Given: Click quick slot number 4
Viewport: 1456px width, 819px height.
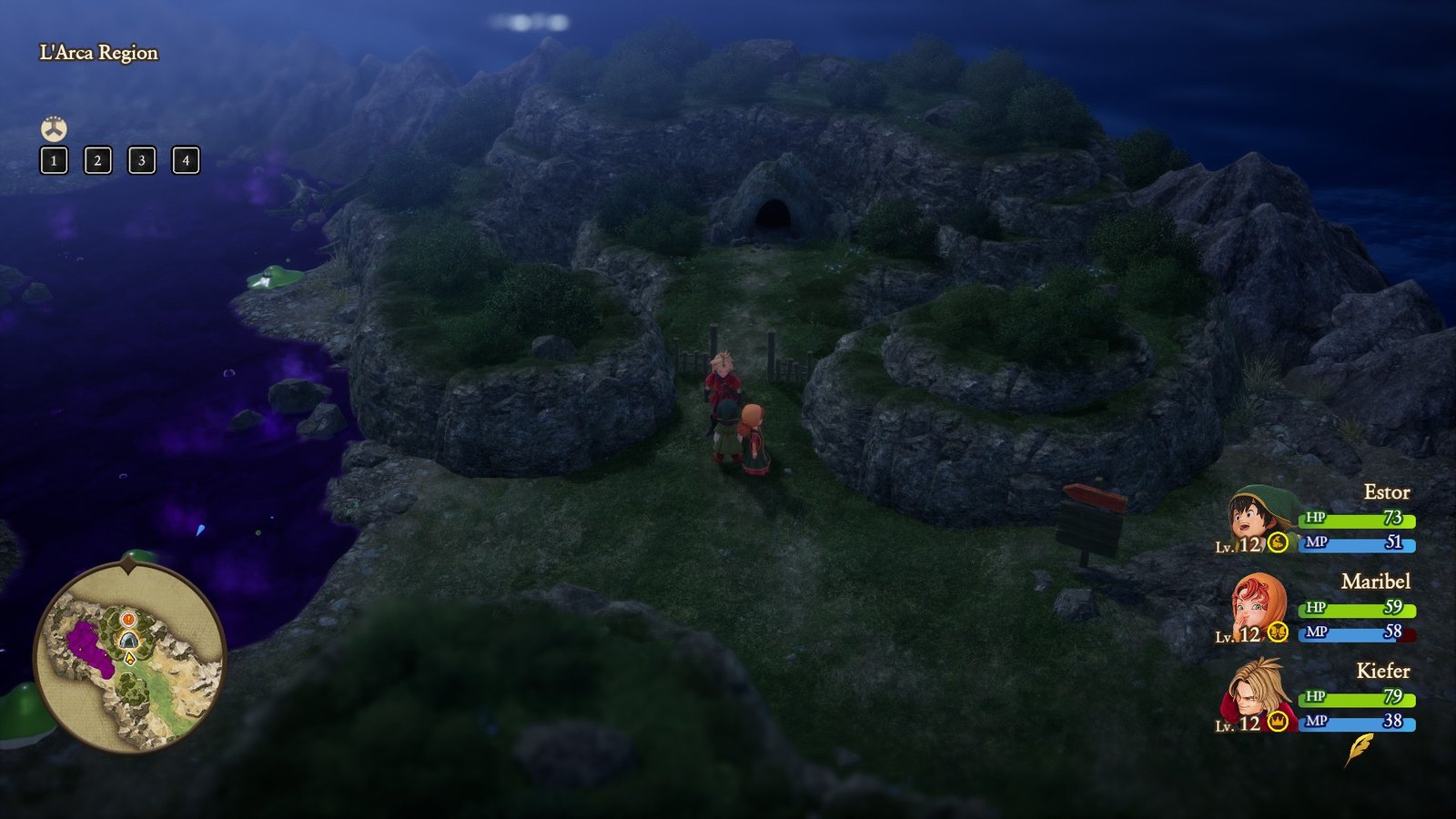Looking at the screenshot, I should pos(186,161).
